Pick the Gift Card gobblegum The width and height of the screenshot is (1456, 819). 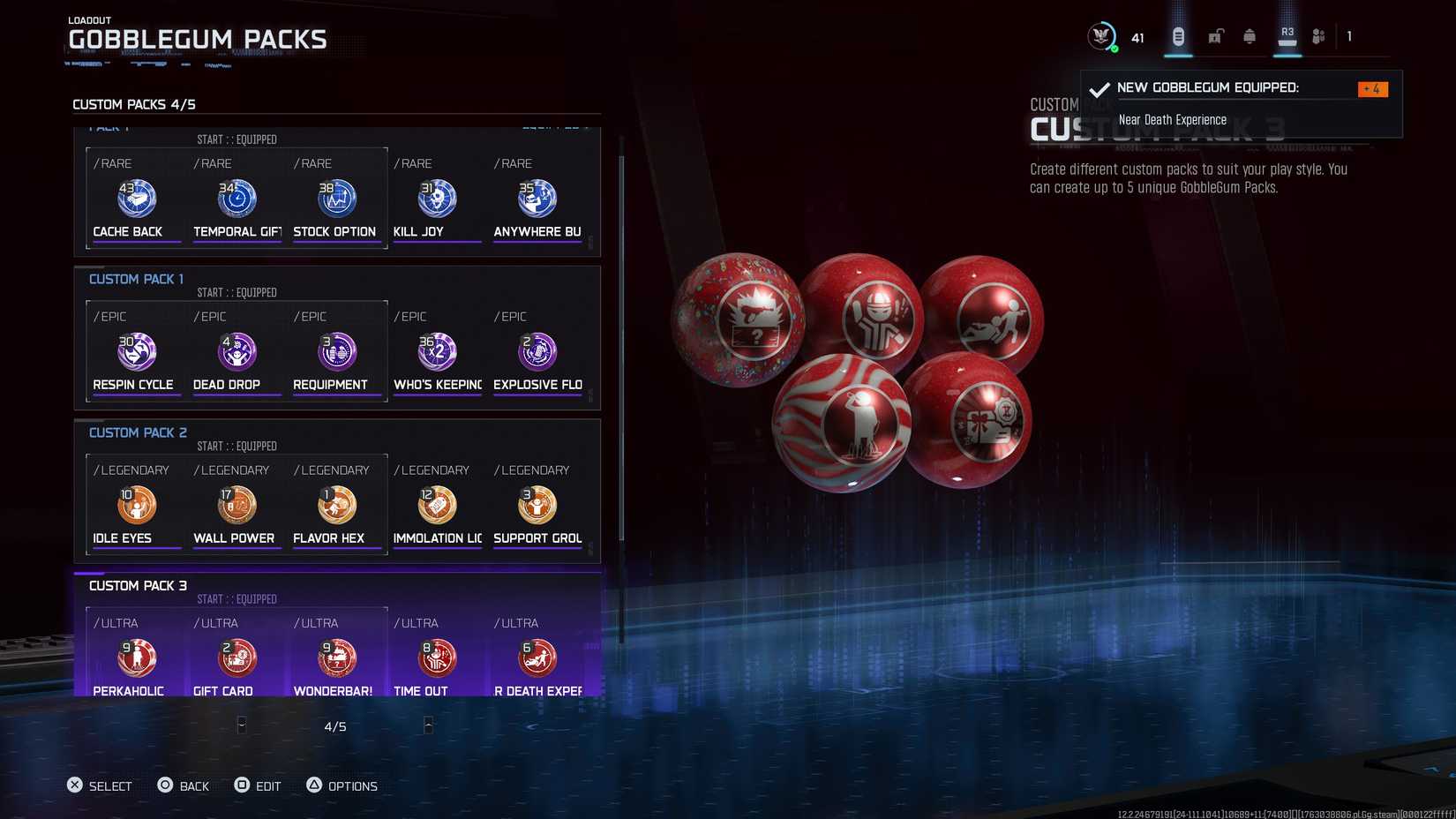tap(236, 657)
